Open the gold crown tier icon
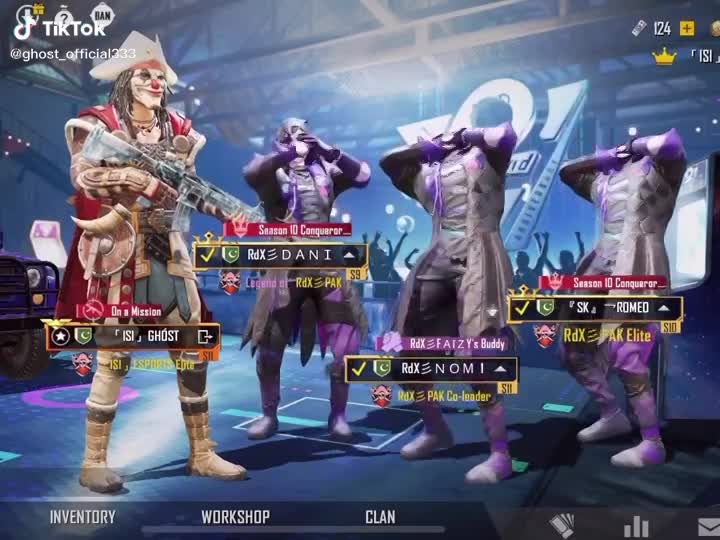The width and height of the screenshot is (720, 540). point(664,56)
